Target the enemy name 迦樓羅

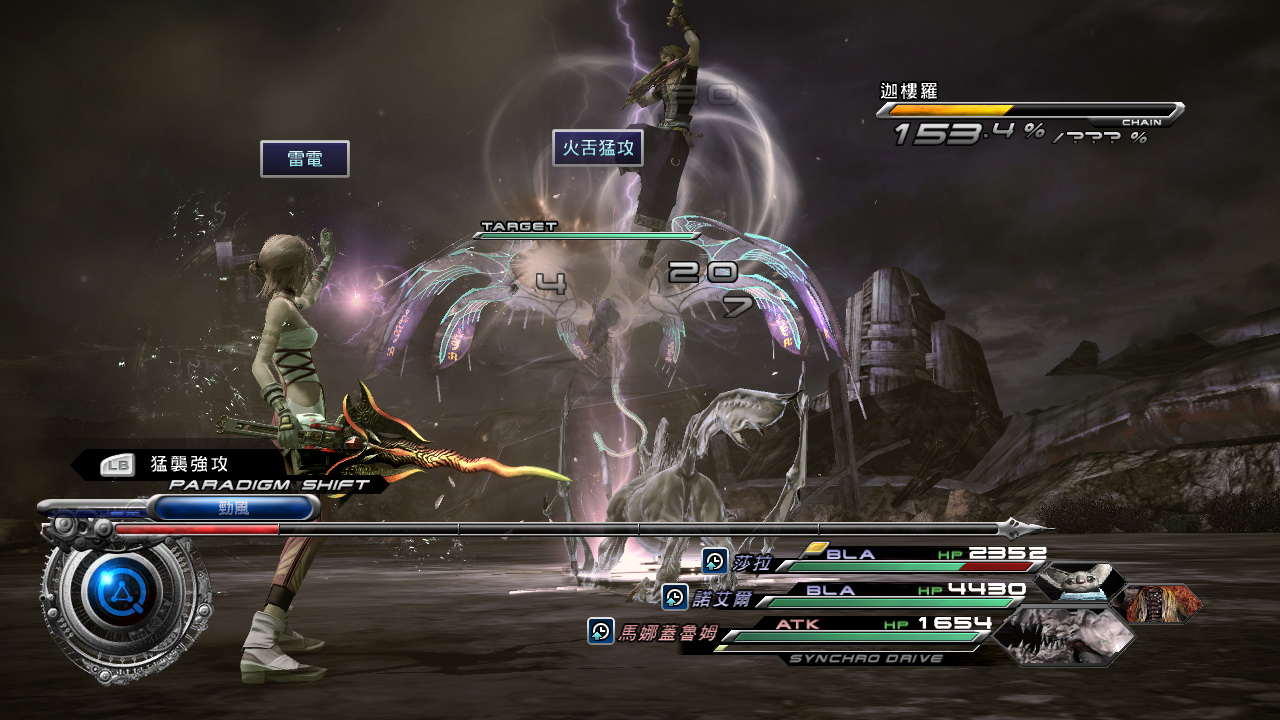coord(909,91)
